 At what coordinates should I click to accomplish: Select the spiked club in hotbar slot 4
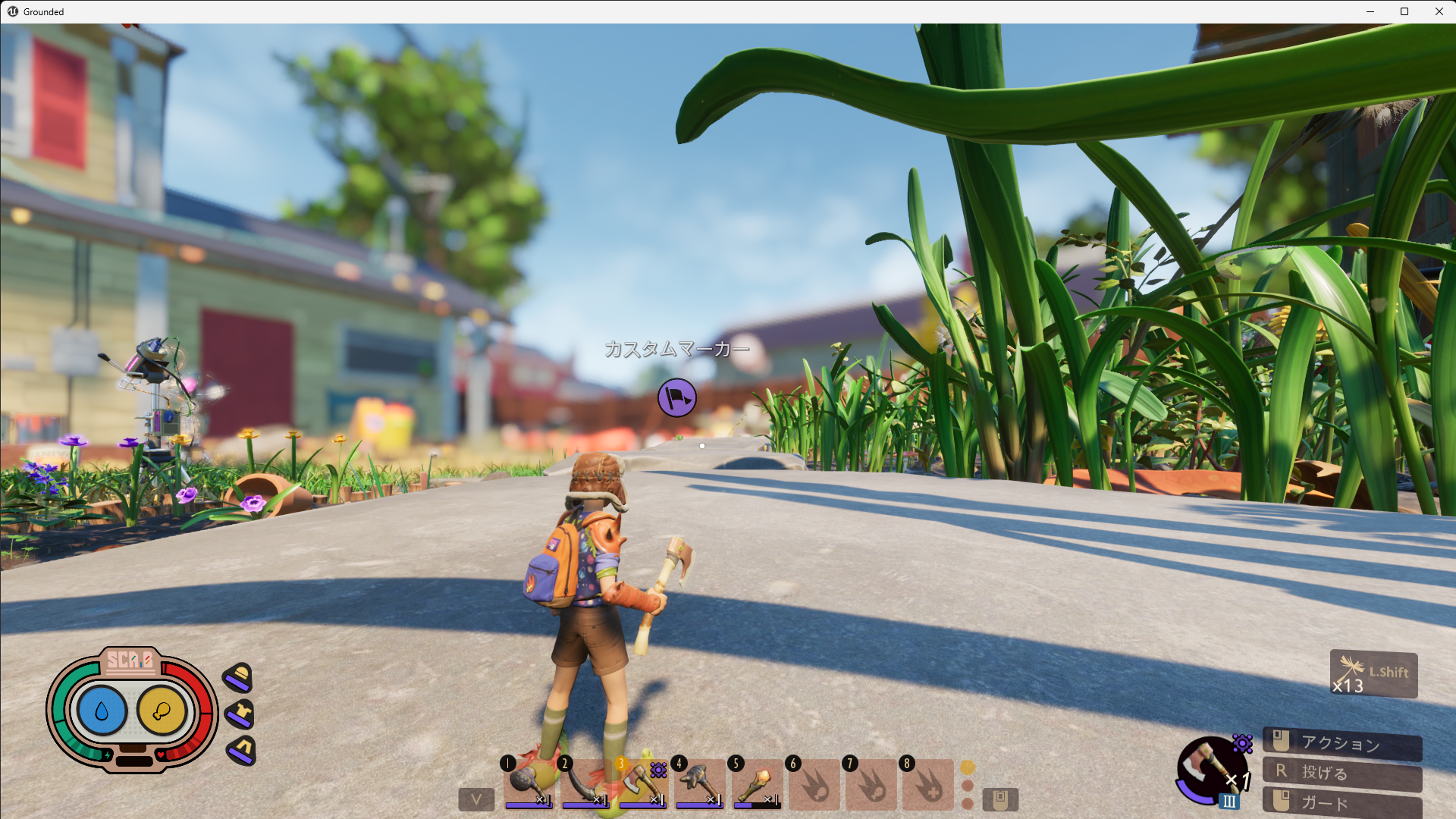(x=698, y=783)
